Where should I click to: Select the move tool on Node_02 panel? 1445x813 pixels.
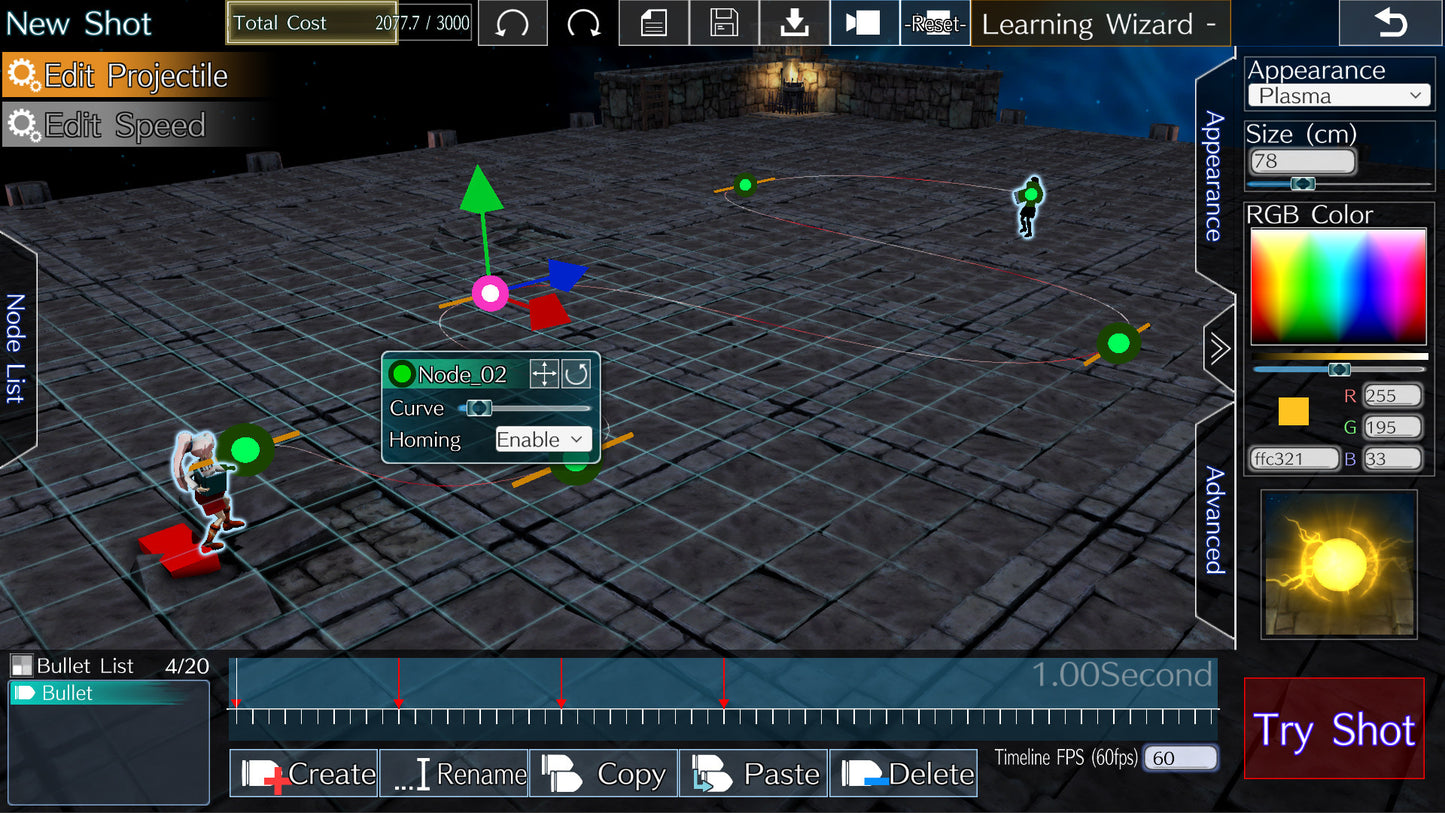tap(544, 373)
